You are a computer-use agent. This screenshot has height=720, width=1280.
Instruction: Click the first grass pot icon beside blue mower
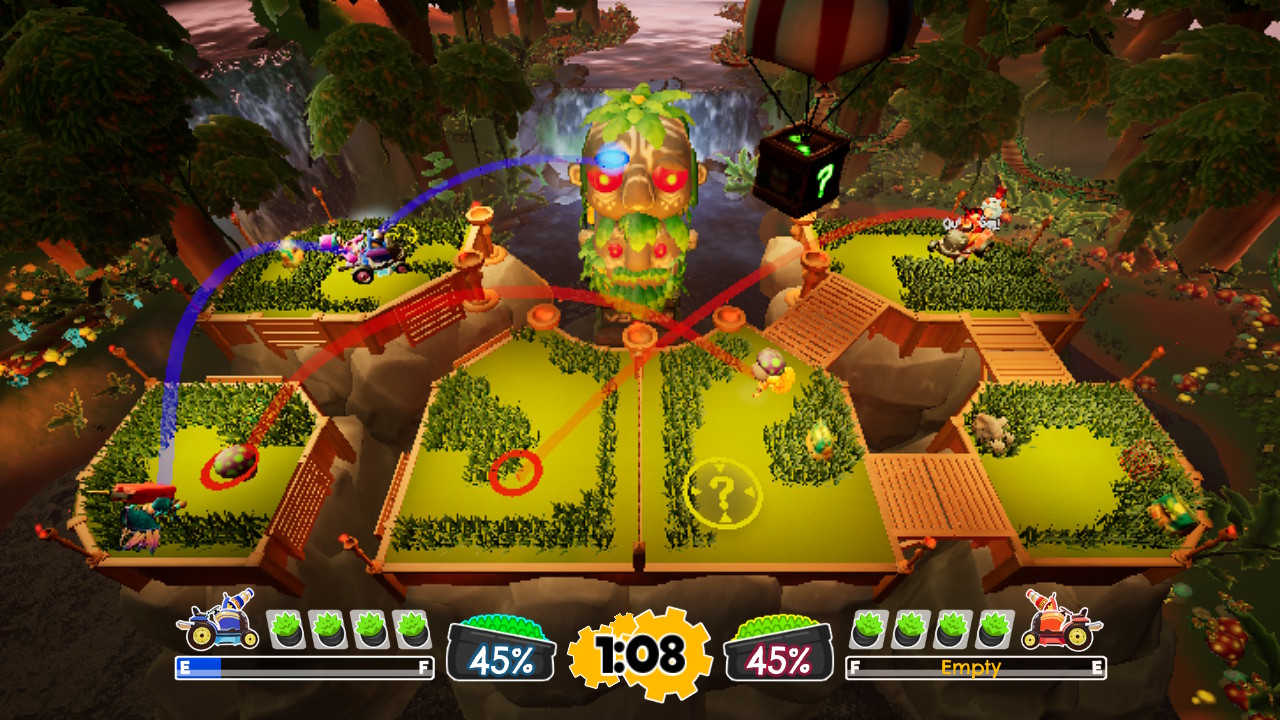(x=288, y=629)
